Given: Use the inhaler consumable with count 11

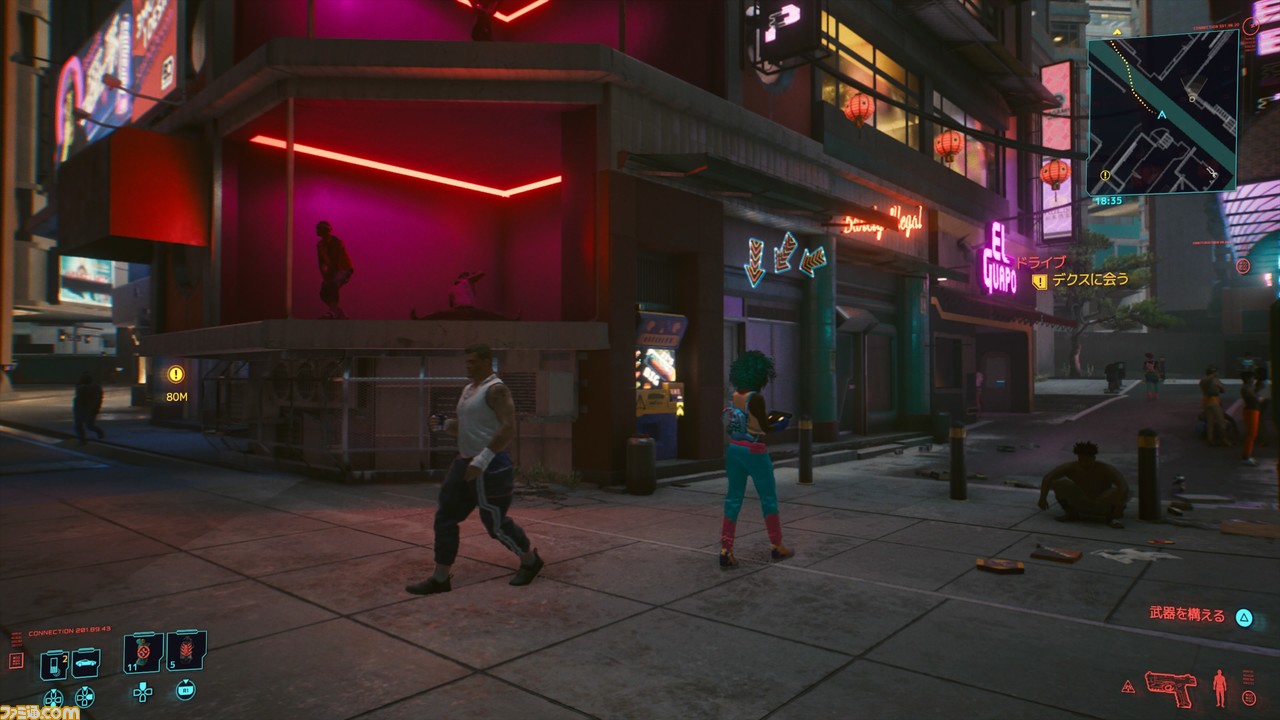Looking at the screenshot, I should (143, 653).
